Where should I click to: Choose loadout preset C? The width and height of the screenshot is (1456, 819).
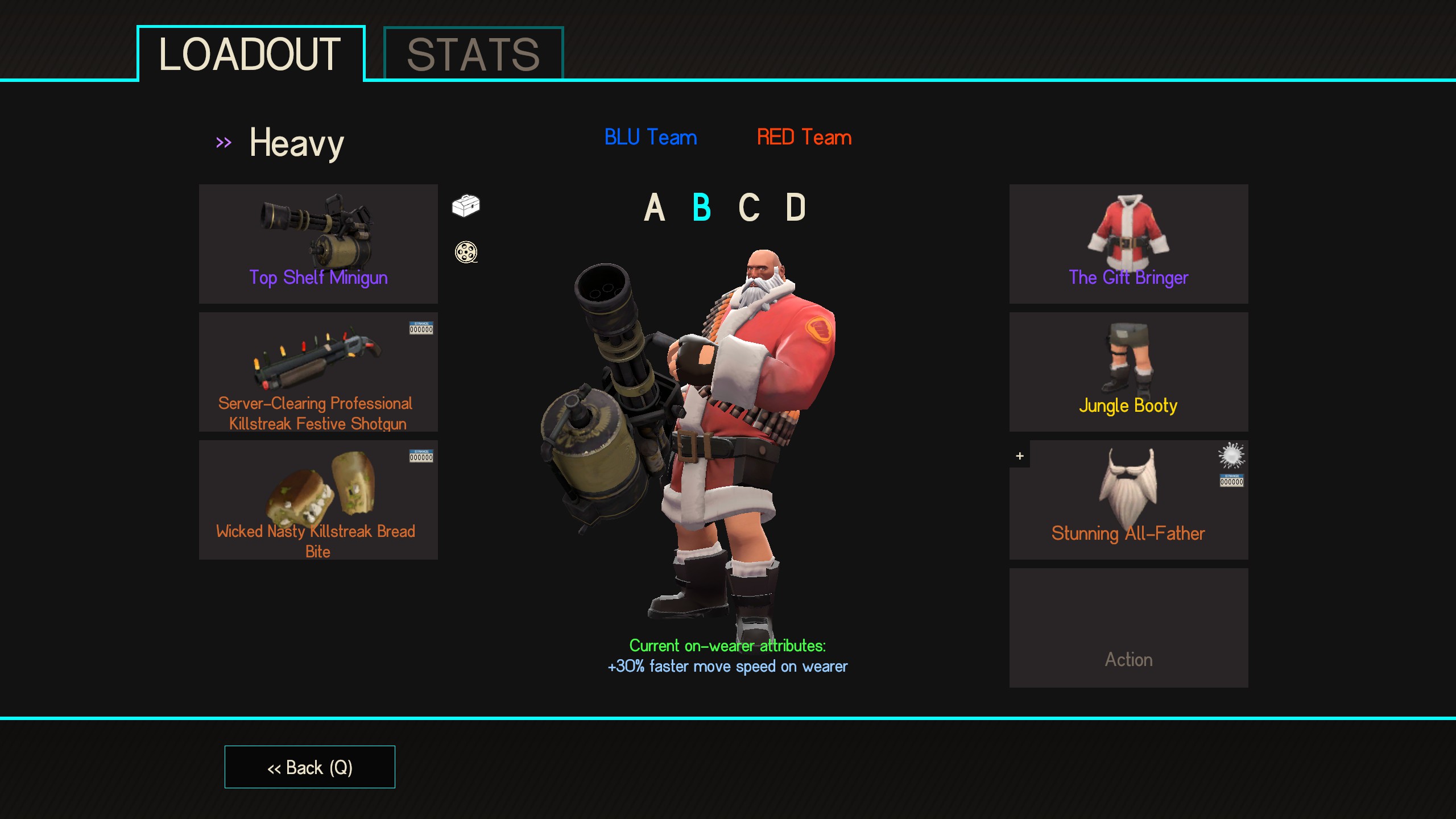(x=749, y=207)
